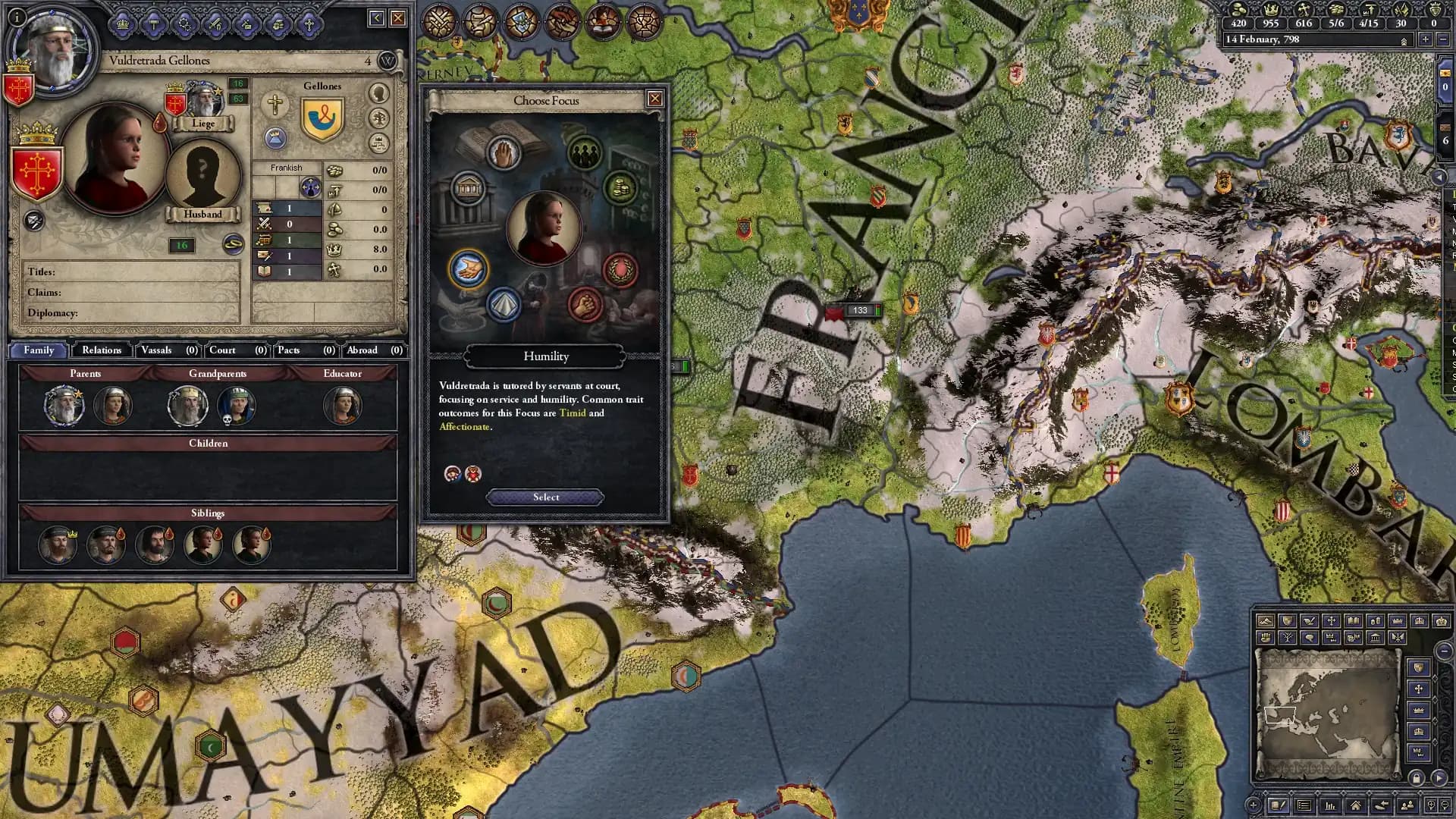Click the sword military icon in the character toolbar
The image size is (1456, 819).
point(215,25)
